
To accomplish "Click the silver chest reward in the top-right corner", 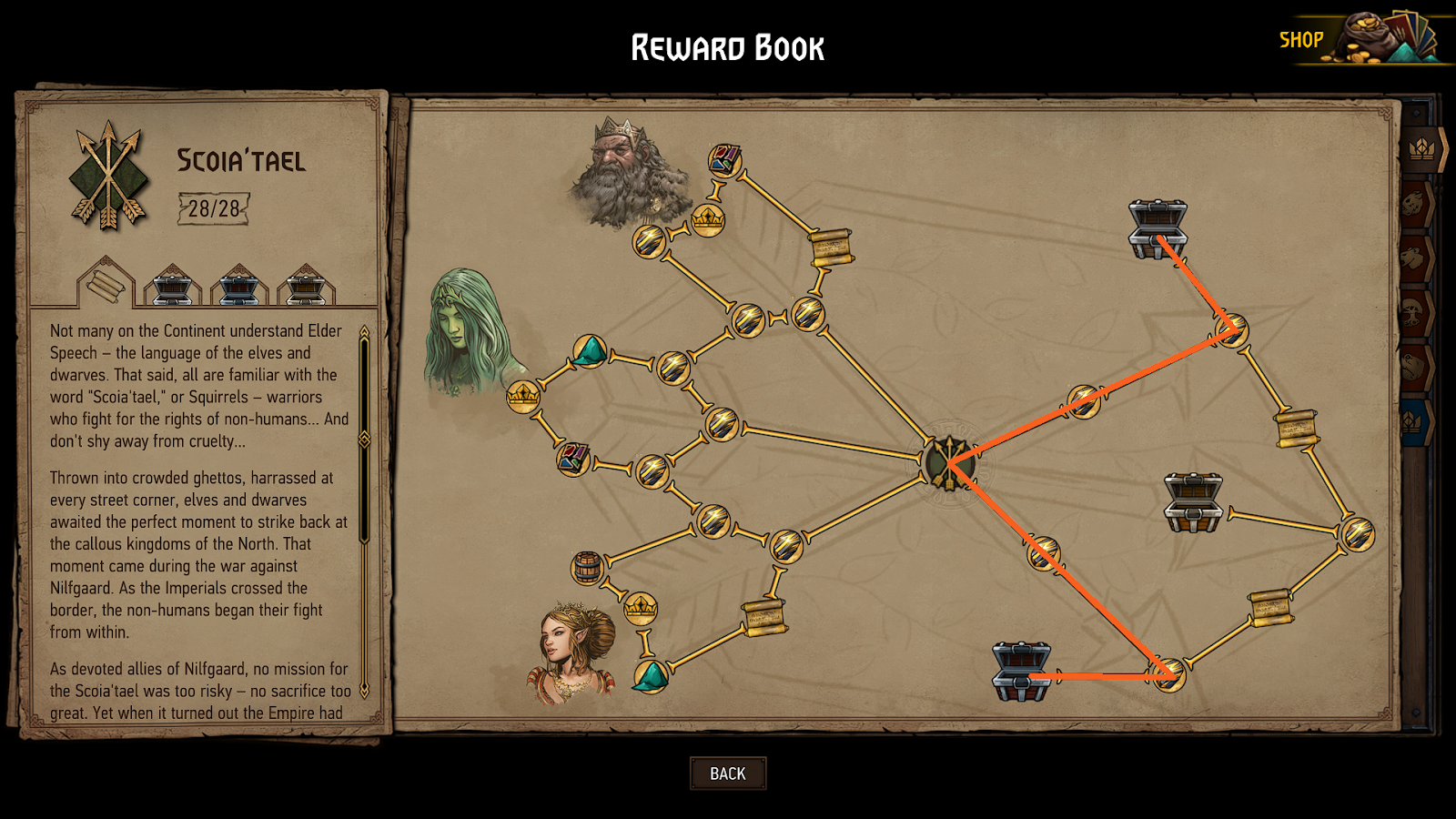I will point(1158,226).
